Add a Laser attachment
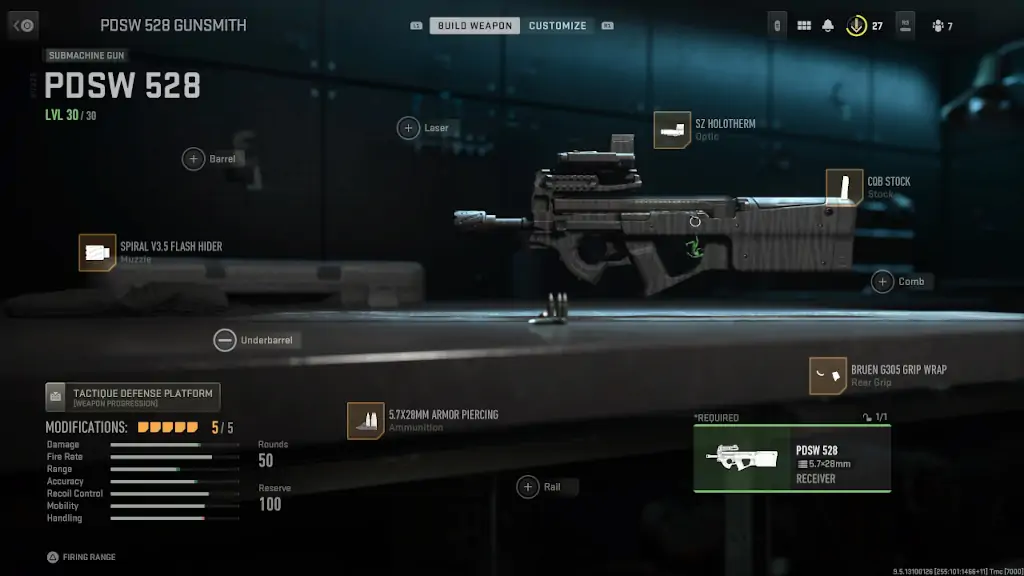Image resolution: width=1024 pixels, height=576 pixels. (x=409, y=128)
